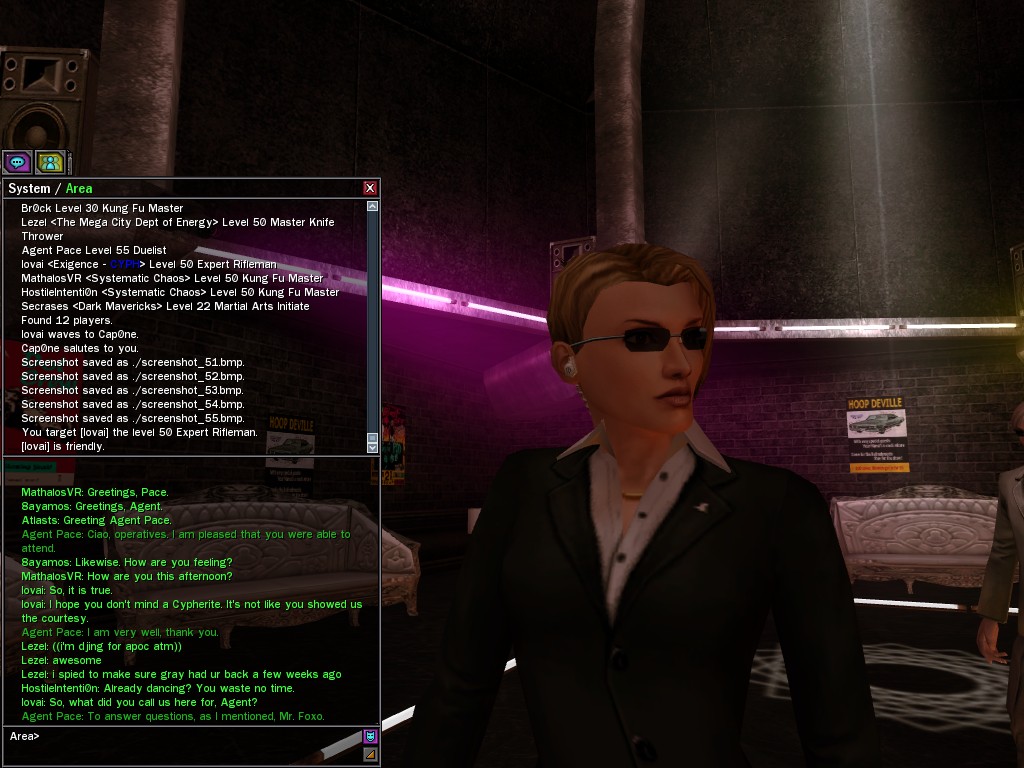The image size is (1024, 768).
Task: Open the emote mask button
Action: pos(370,737)
